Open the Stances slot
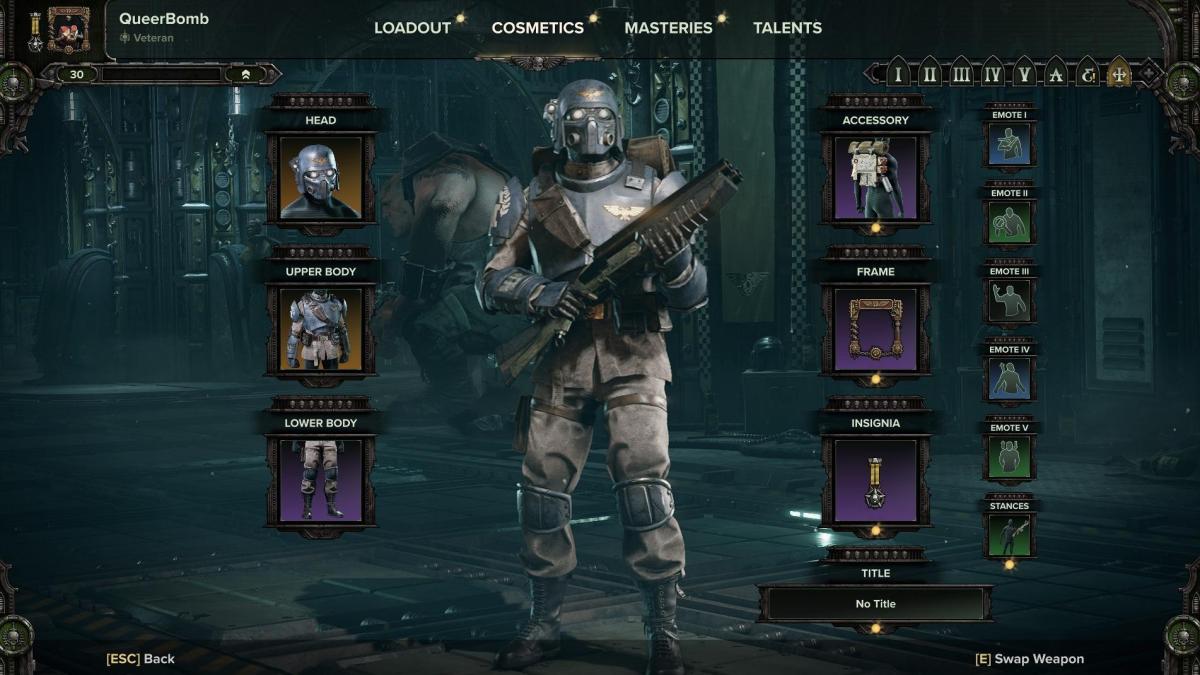 pyautogui.click(x=1009, y=535)
